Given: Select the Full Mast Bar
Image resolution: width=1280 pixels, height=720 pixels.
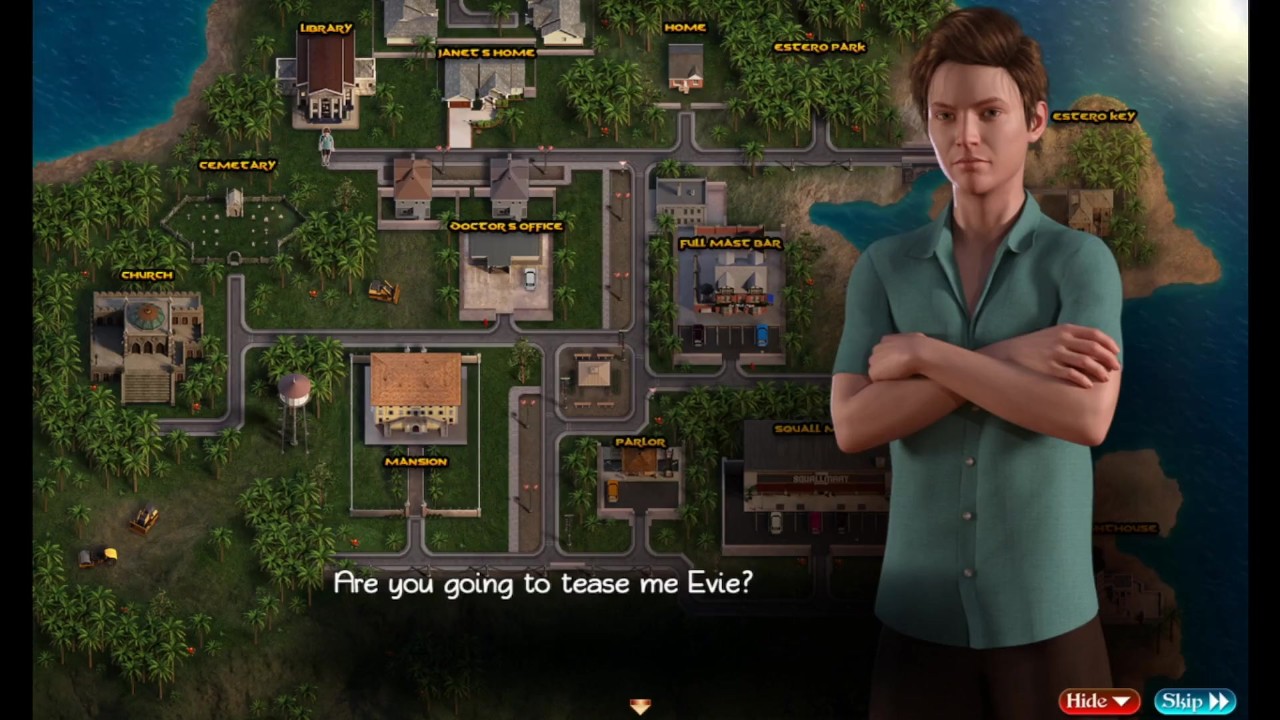Looking at the screenshot, I should coord(730,285).
